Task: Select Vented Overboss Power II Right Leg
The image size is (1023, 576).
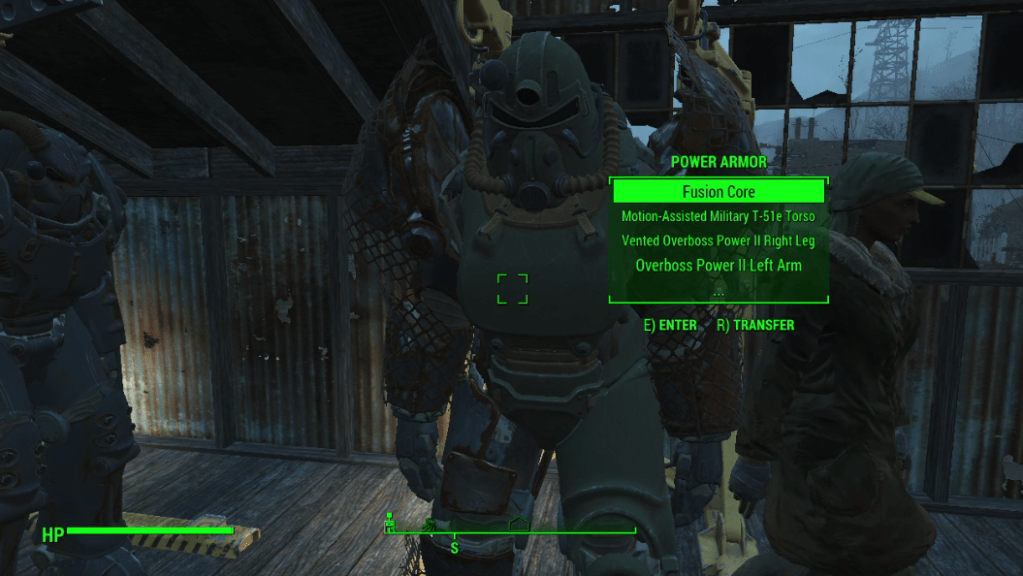Action: point(718,241)
